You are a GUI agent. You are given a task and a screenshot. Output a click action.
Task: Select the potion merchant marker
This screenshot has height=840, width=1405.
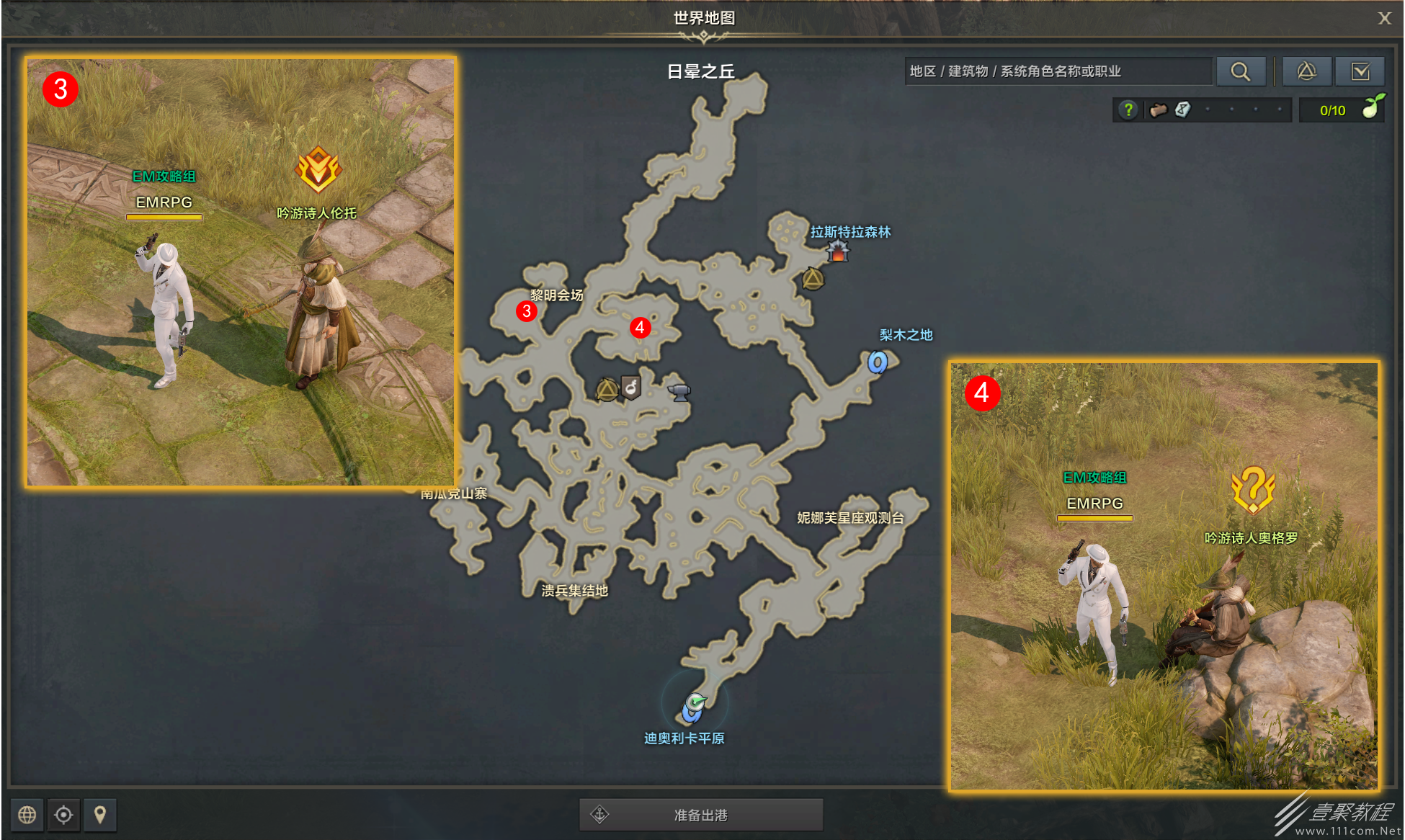(x=631, y=388)
